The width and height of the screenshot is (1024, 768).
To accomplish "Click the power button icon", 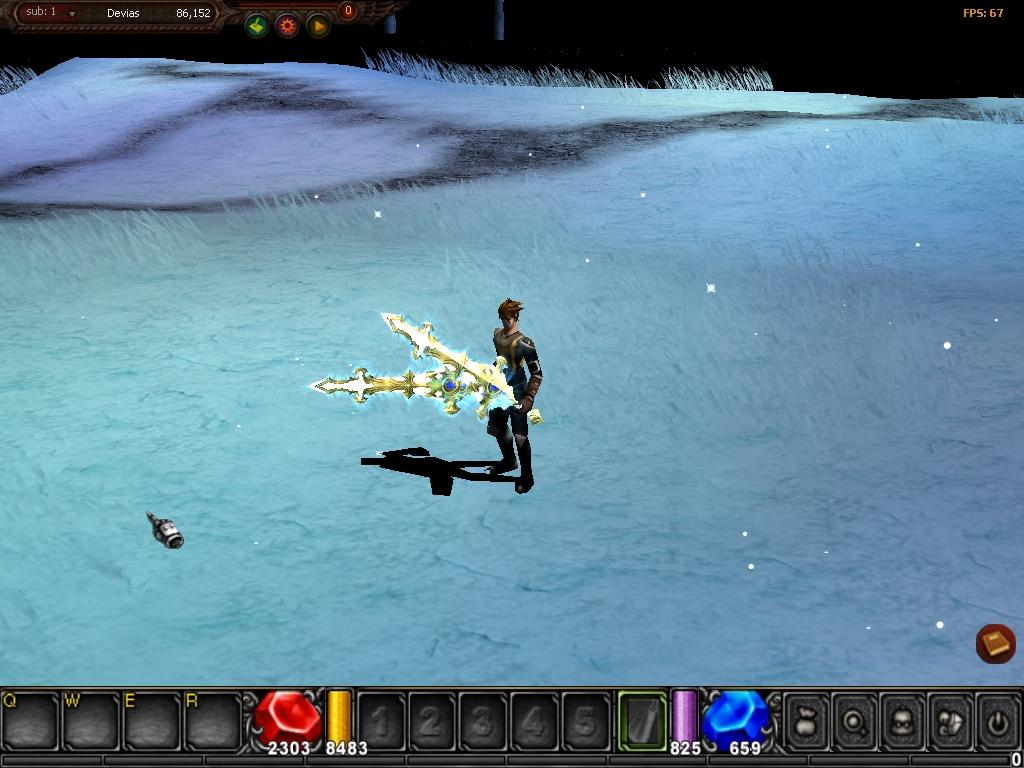I will pyautogui.click(x=996, y=719).
